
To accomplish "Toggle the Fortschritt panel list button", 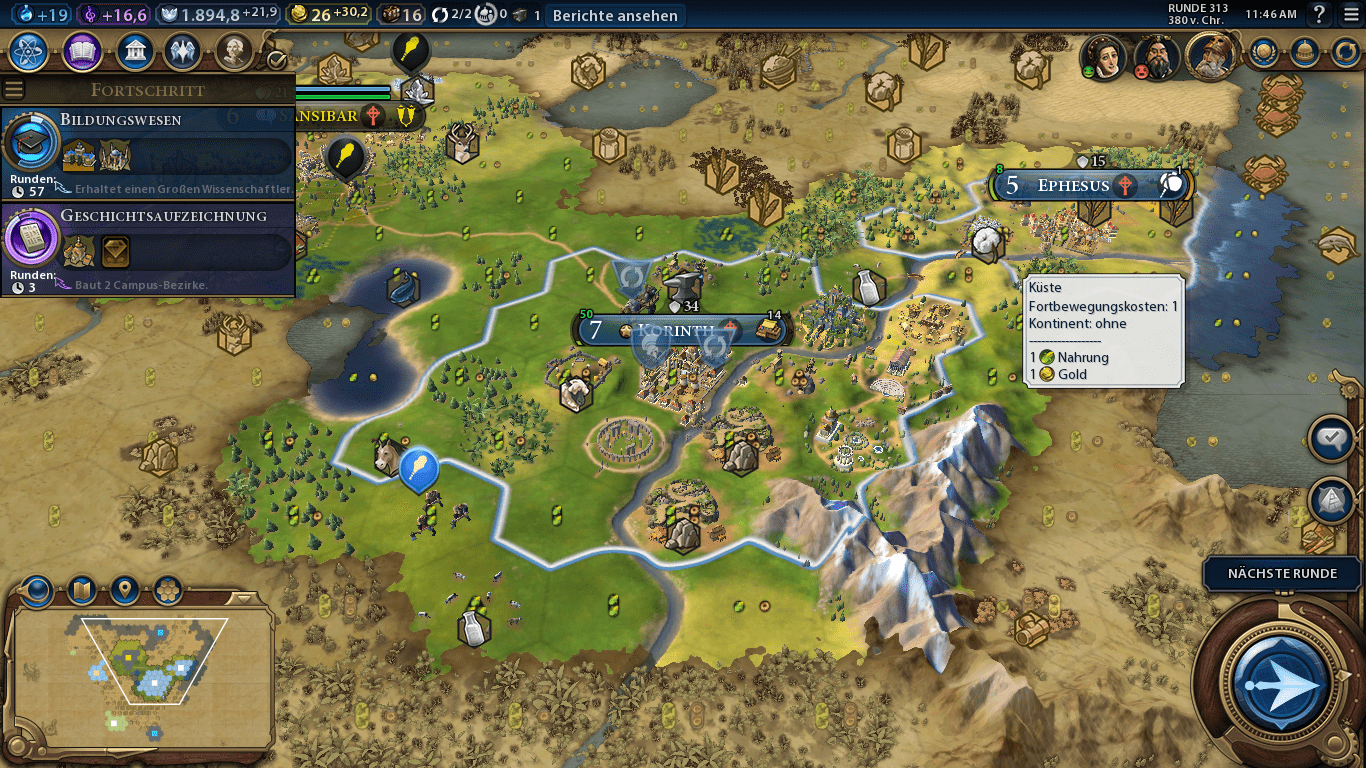I will pos(14,89).
